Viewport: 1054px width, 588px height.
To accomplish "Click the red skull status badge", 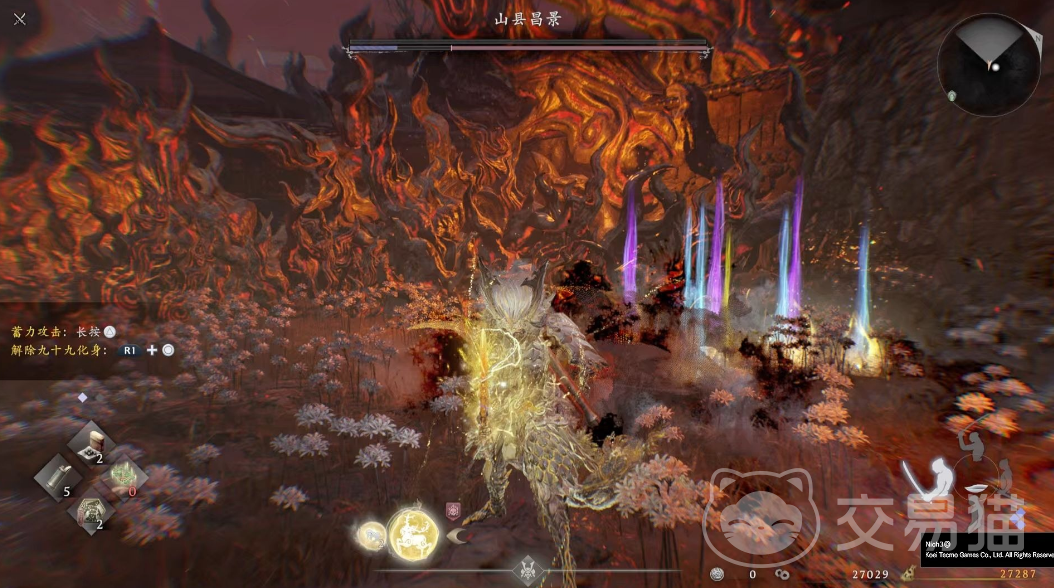I will (451, 511).
